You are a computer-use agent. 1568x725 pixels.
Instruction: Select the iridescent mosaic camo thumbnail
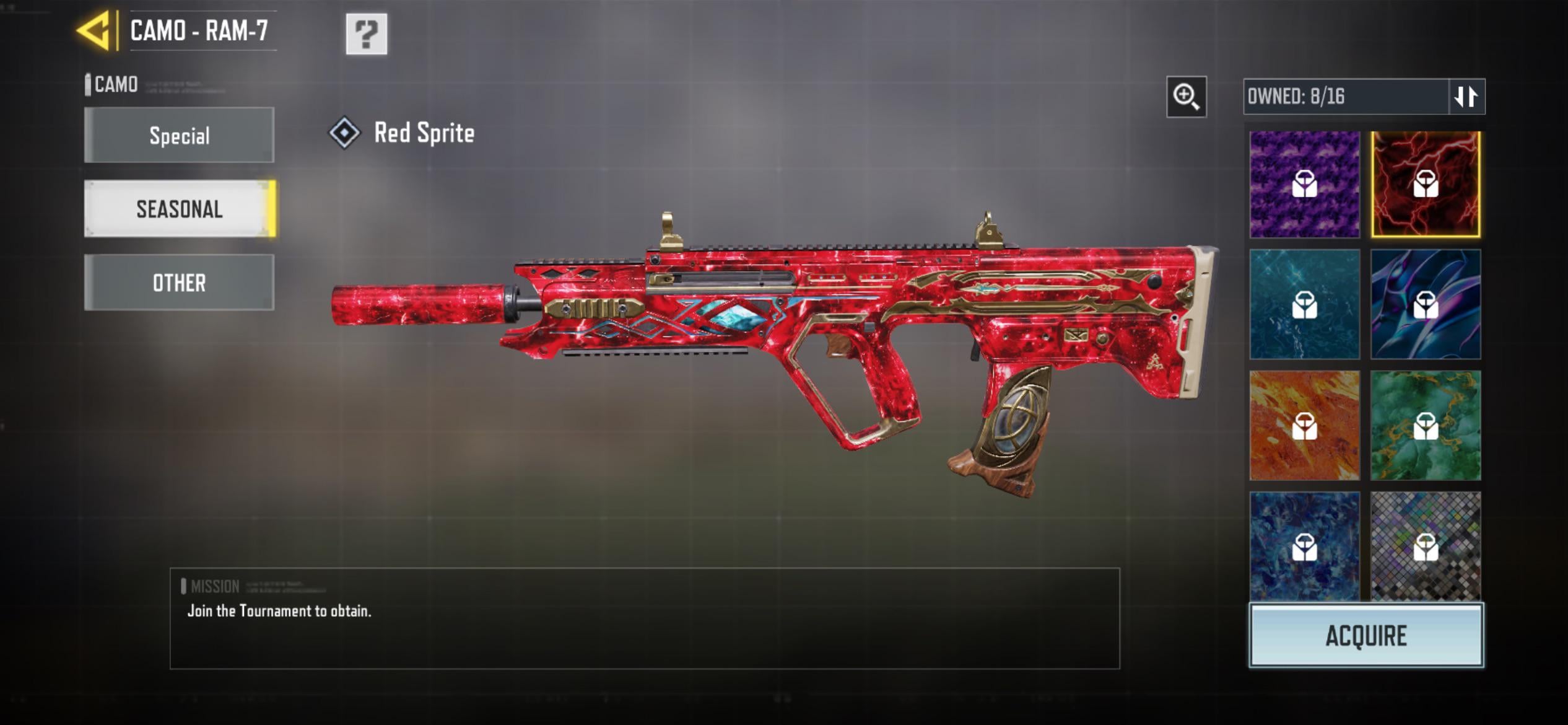[1426, 546]
